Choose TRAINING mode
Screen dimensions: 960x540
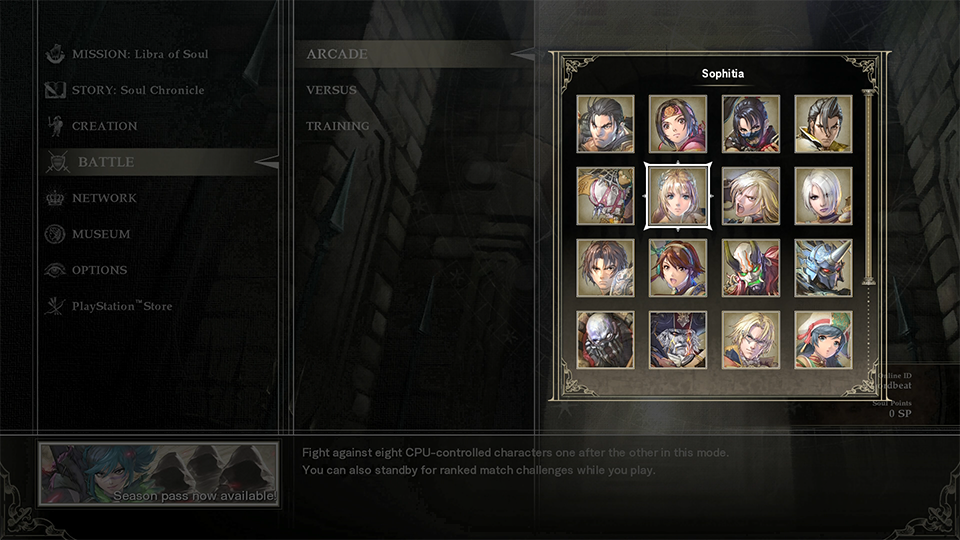coord(337,126)
